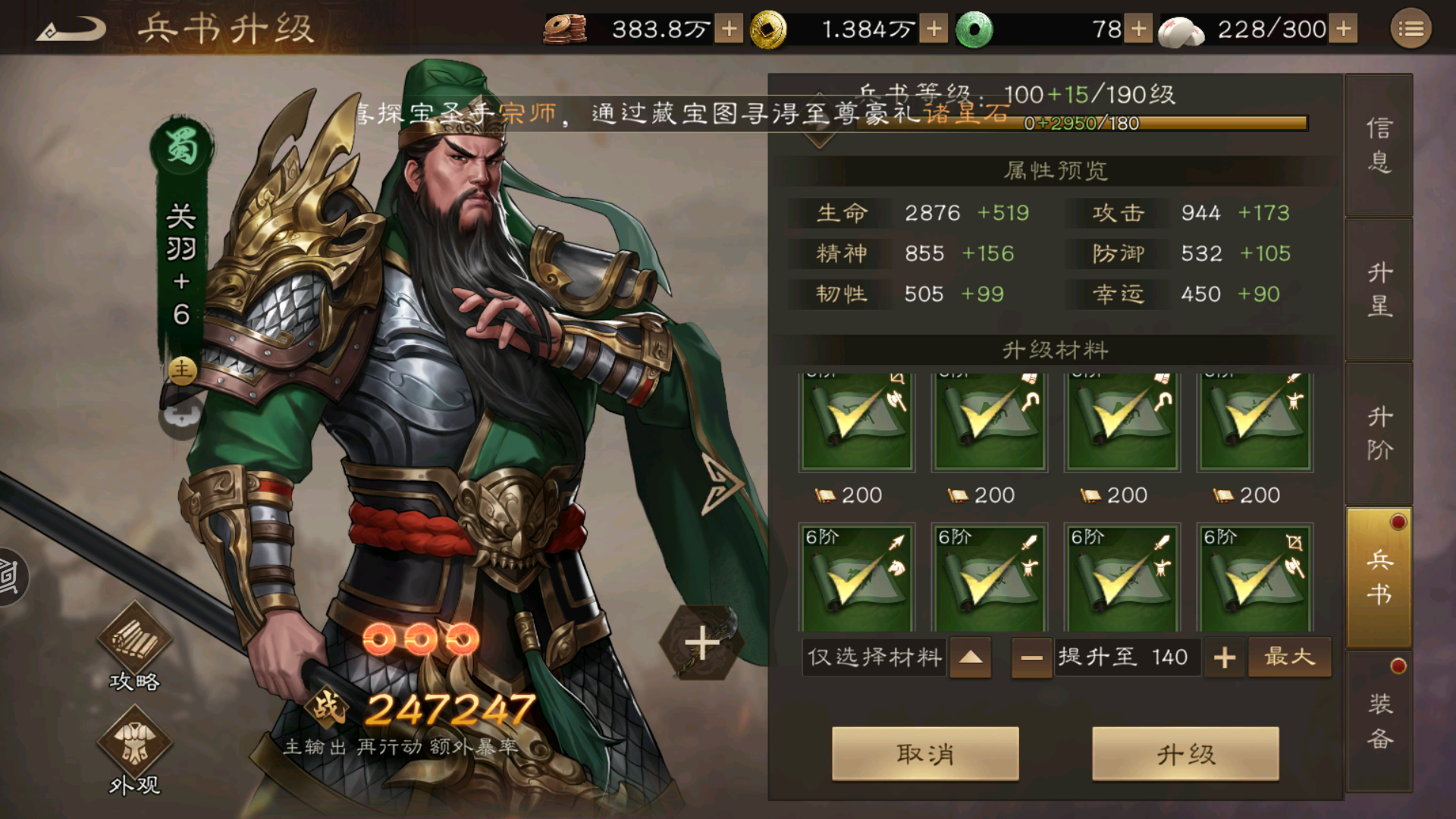Open the list menu icon at top right

[x=1410, y=28]
